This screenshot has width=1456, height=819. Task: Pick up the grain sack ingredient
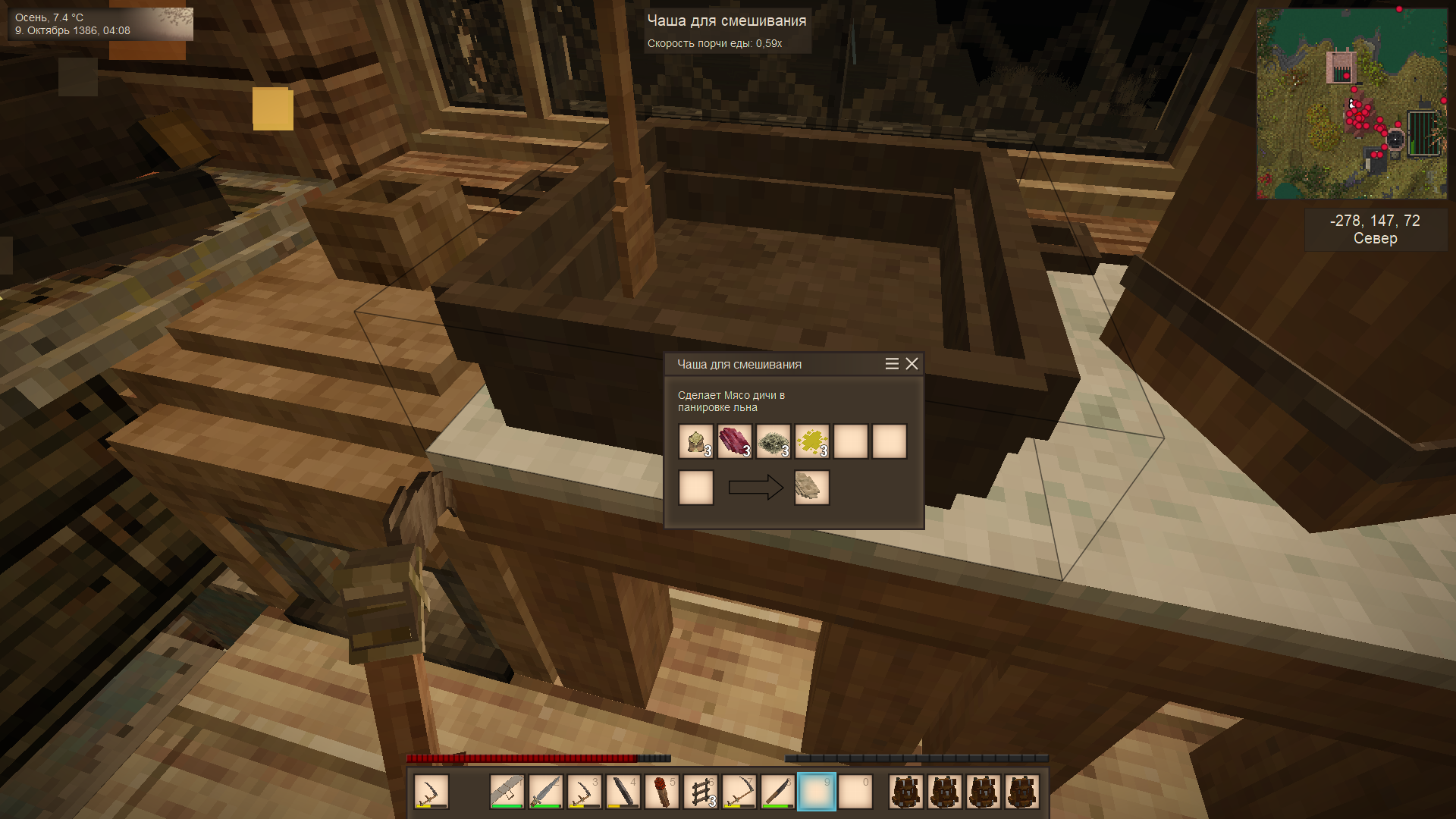[695, 441]
